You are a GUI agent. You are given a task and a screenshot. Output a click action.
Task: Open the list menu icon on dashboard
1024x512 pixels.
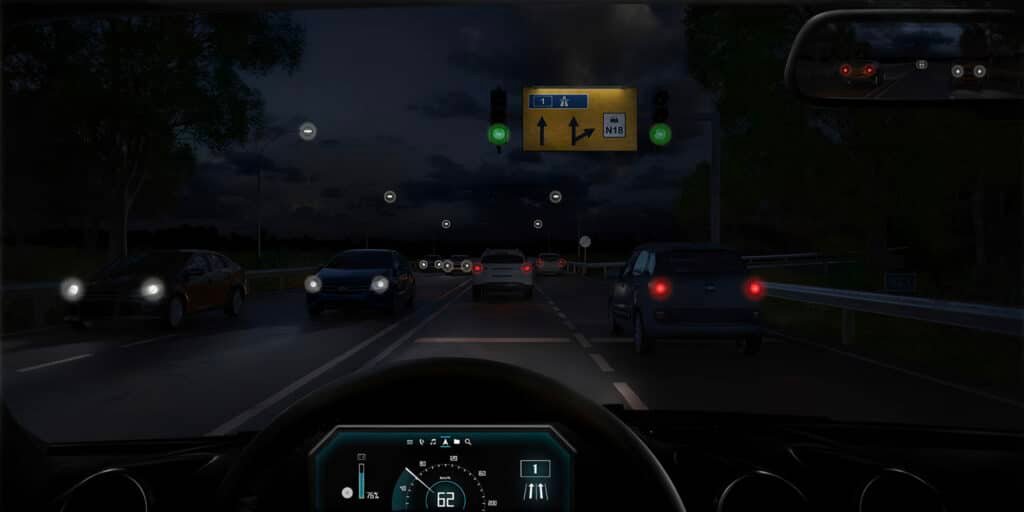(410, 442)
